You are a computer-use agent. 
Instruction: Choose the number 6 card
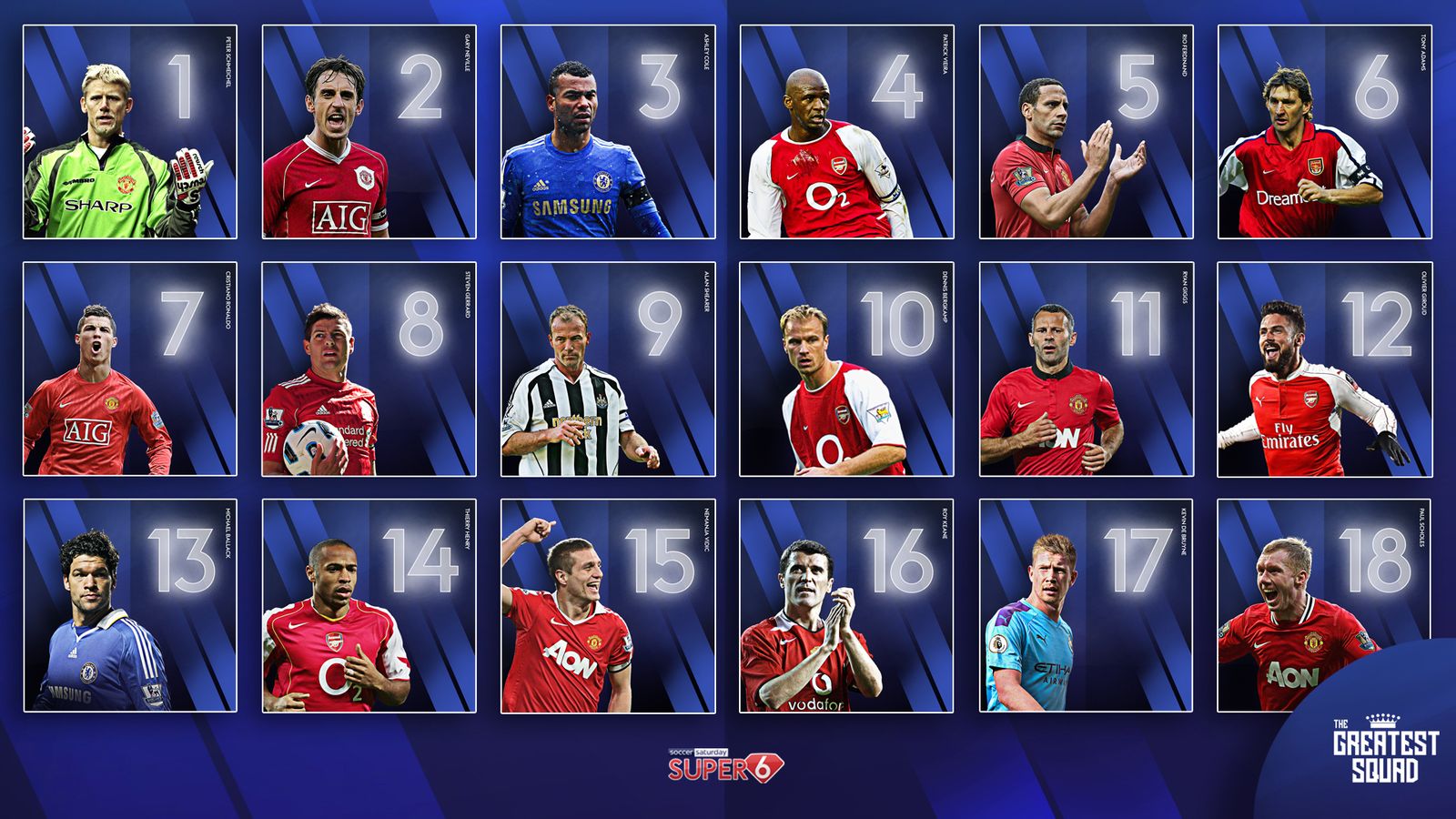pos(1324,132)
